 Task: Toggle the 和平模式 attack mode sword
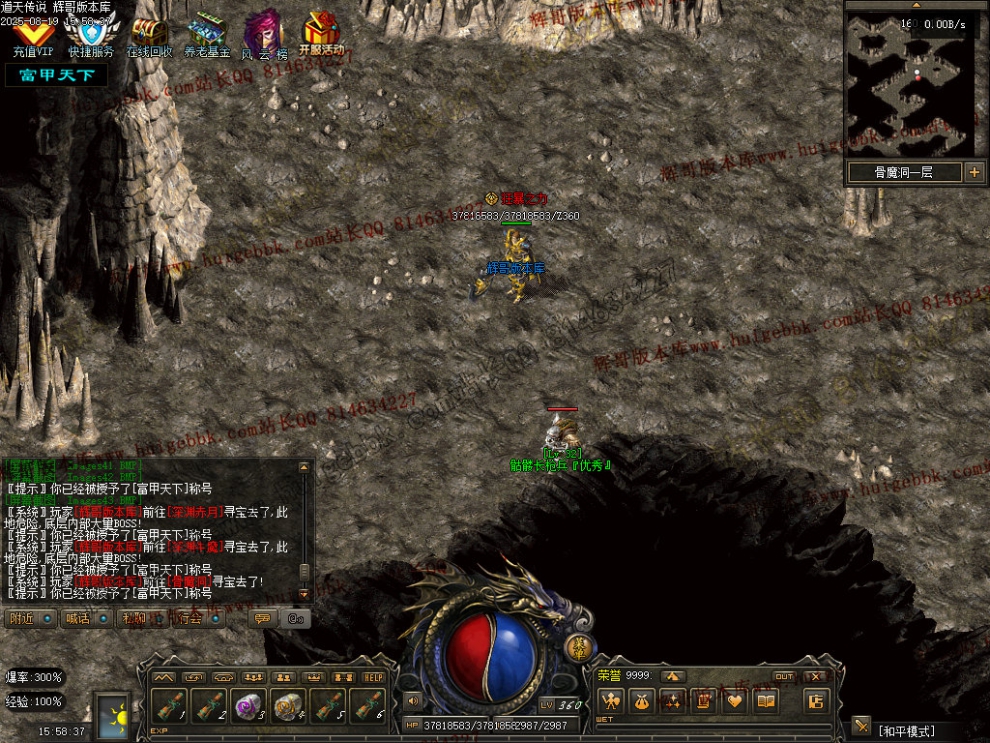click(x=862, y=726)
